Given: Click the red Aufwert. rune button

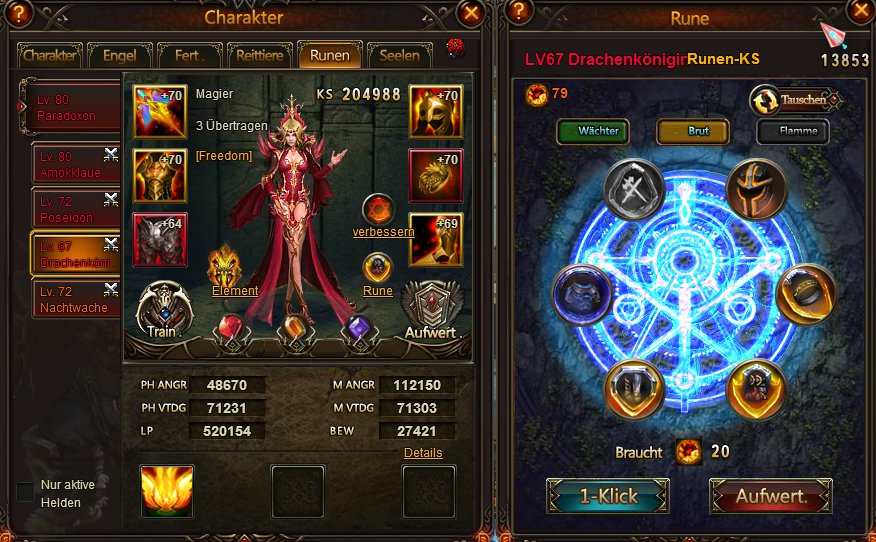Looking at the screenshot, I should 771,496.
